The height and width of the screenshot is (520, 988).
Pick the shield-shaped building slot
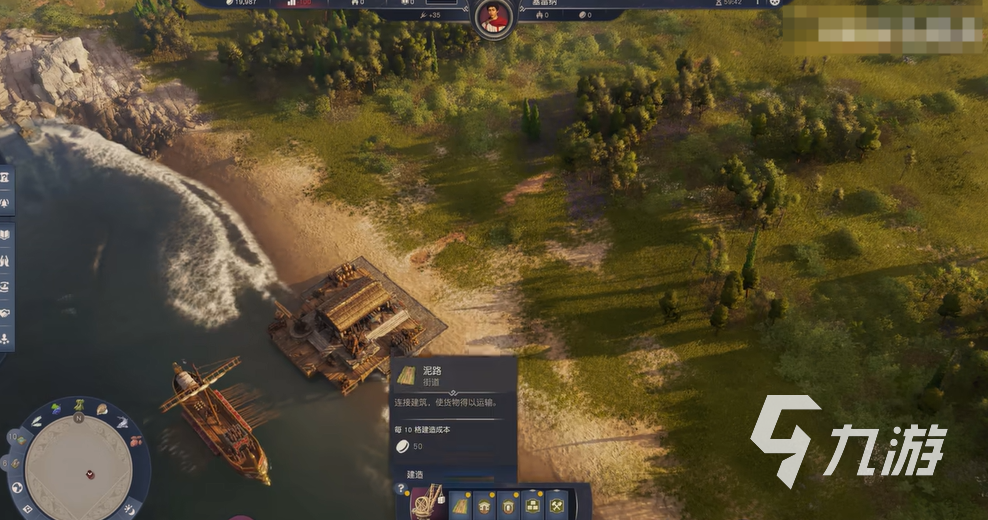pos(509,504)
